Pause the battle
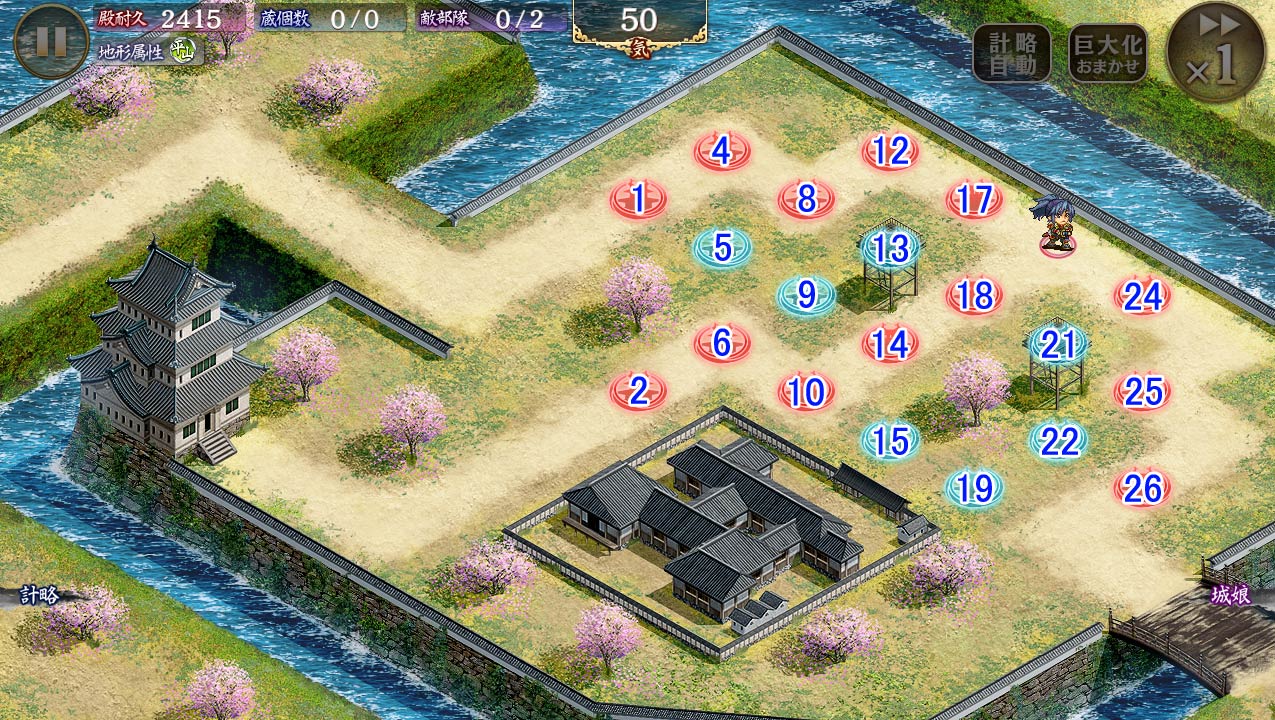1275x720 pixels. (51, 41)
